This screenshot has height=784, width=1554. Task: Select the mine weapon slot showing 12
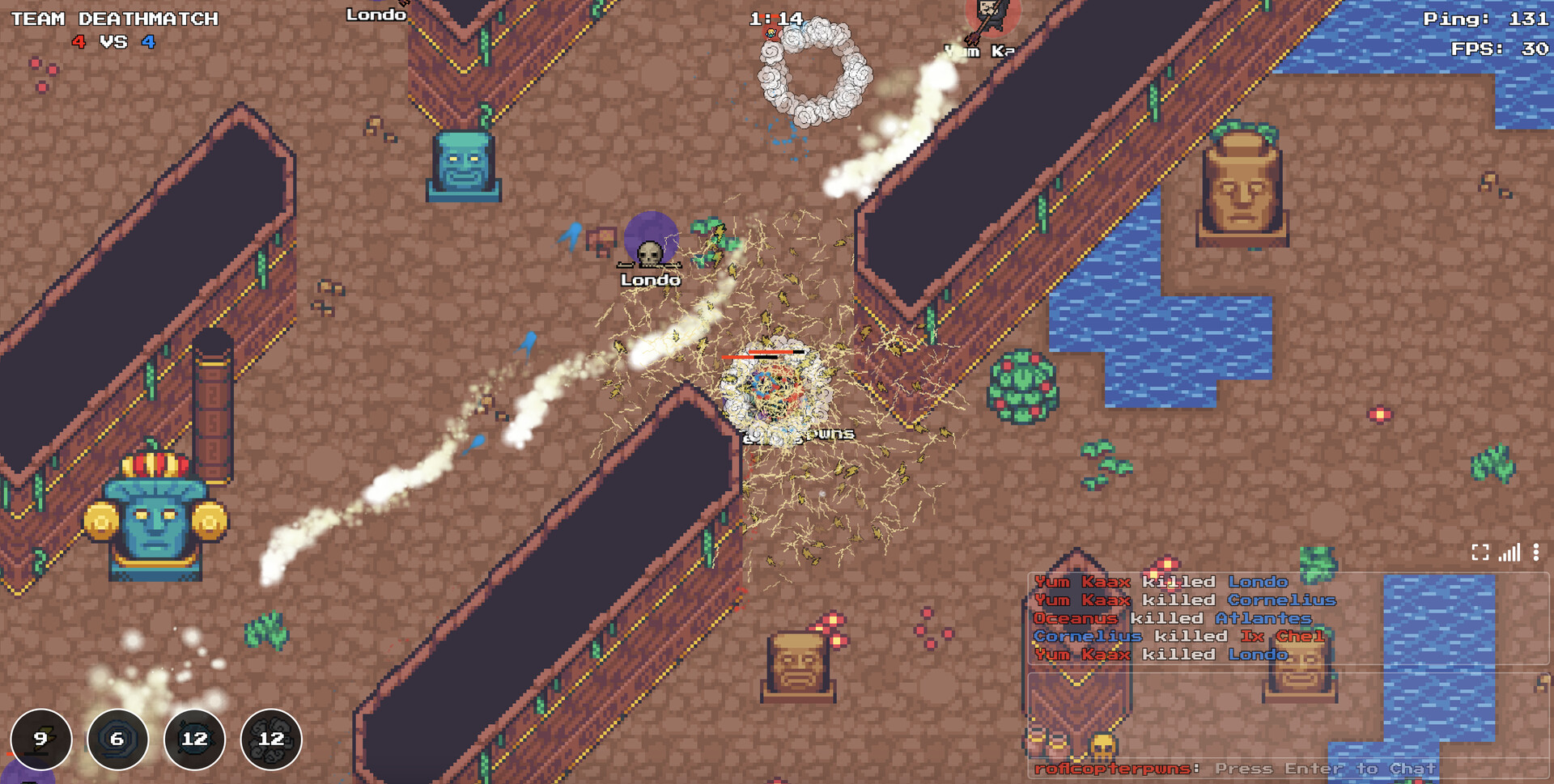(193, 739)
